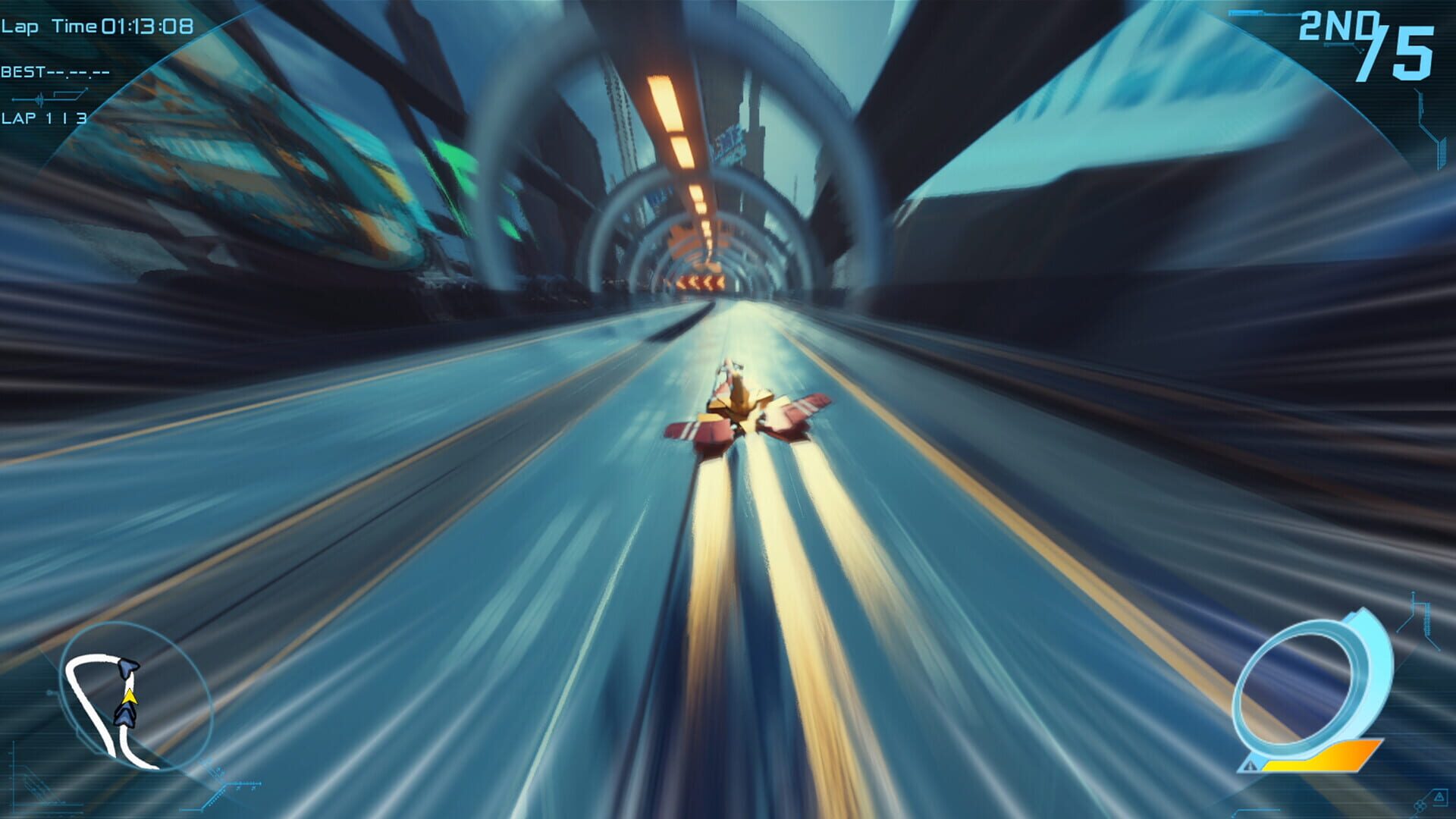Viewport: 1456px width, 819px height.
Task: Select the gamepad symbol near the boost gauge
Action: click(1419, 807)
